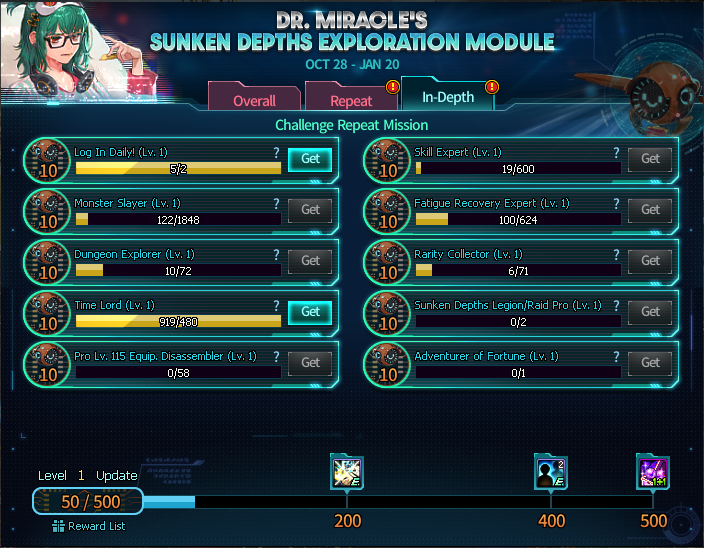704x548 pixels.
Task: Click Get for Adventurer of Fortune
Action: tap(650, 363)
